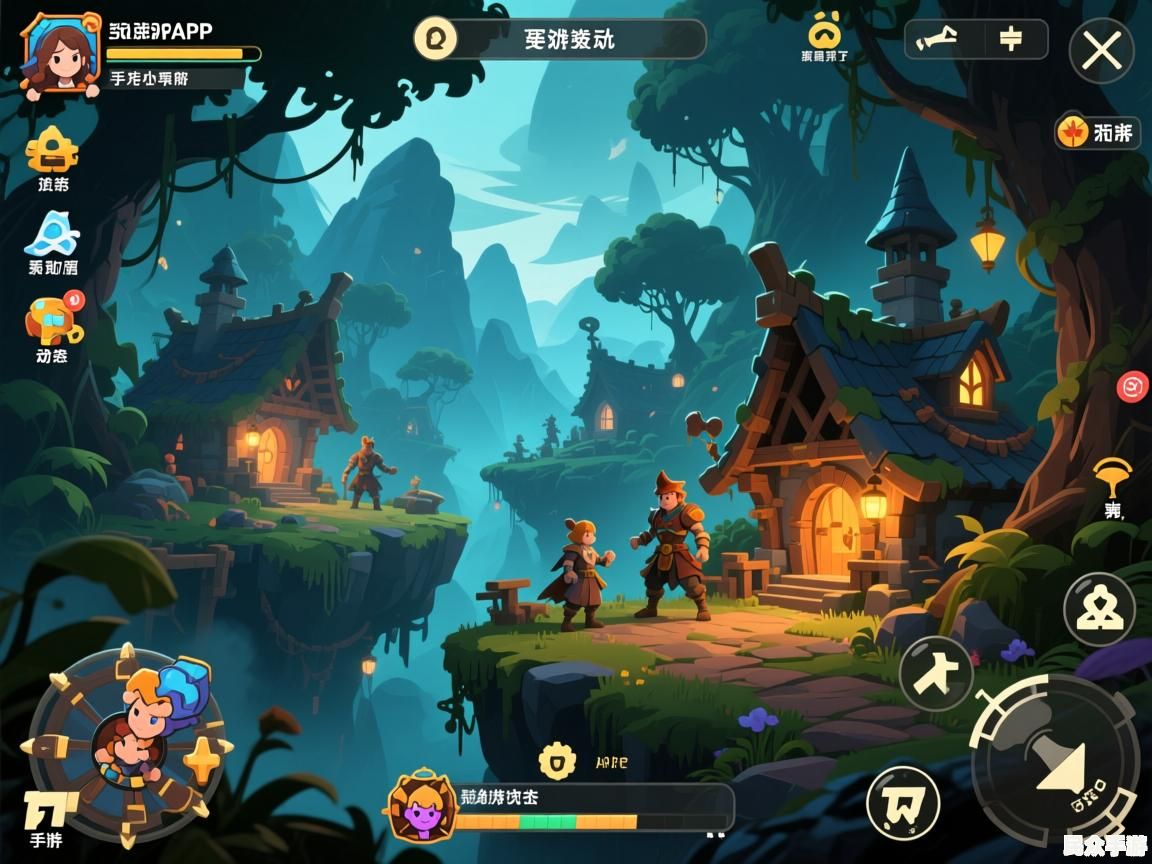Tap the round shield skill button

tap(903, 802)
